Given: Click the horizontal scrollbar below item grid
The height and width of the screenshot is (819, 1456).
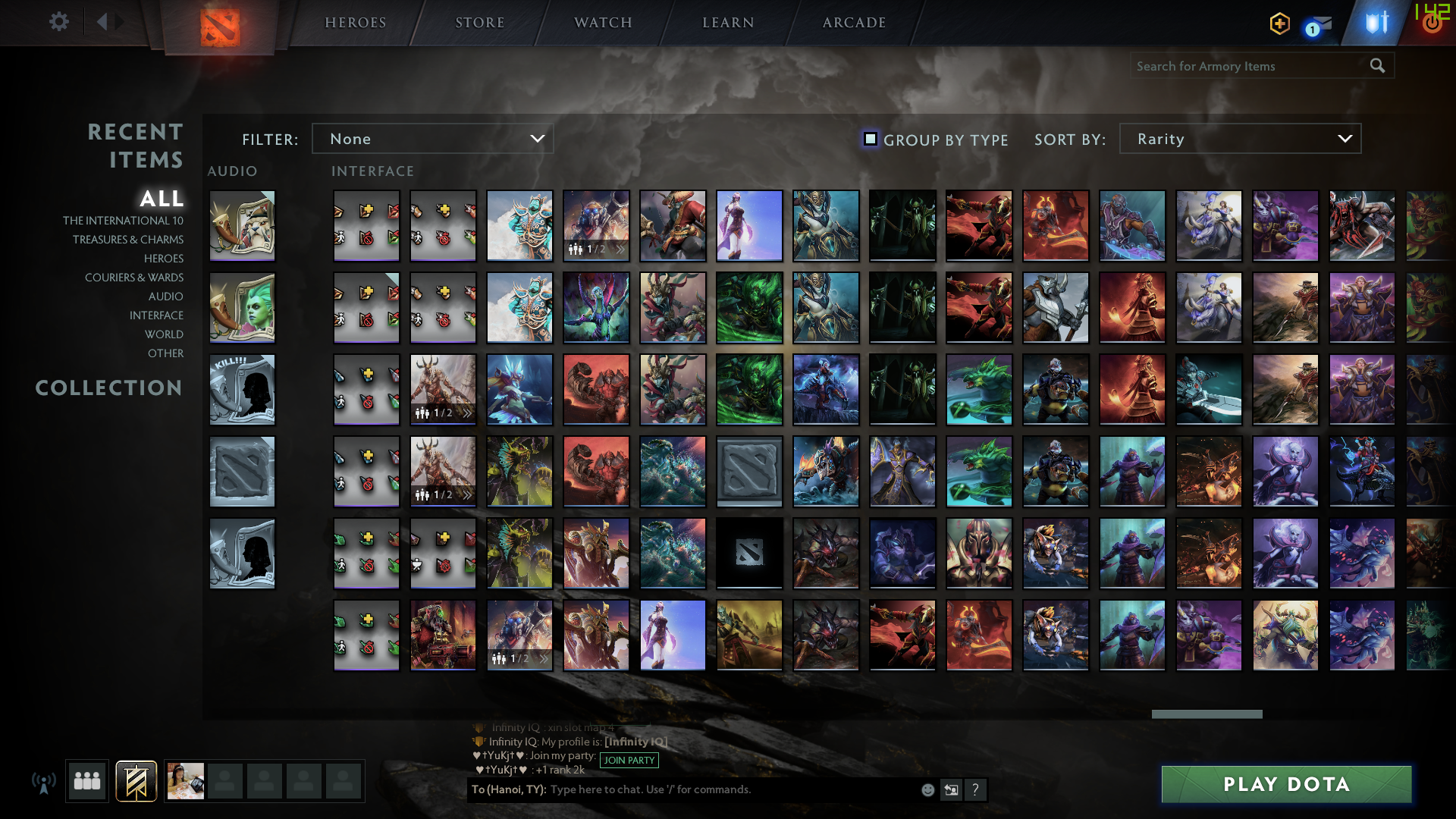Looking at the screenshot, I should [1206, 714].
